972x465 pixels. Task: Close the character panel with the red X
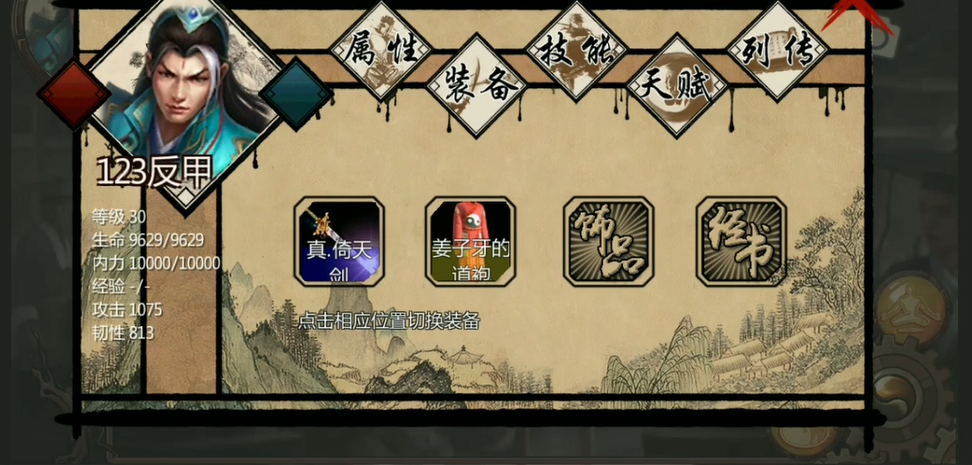(x=847, y=14)
